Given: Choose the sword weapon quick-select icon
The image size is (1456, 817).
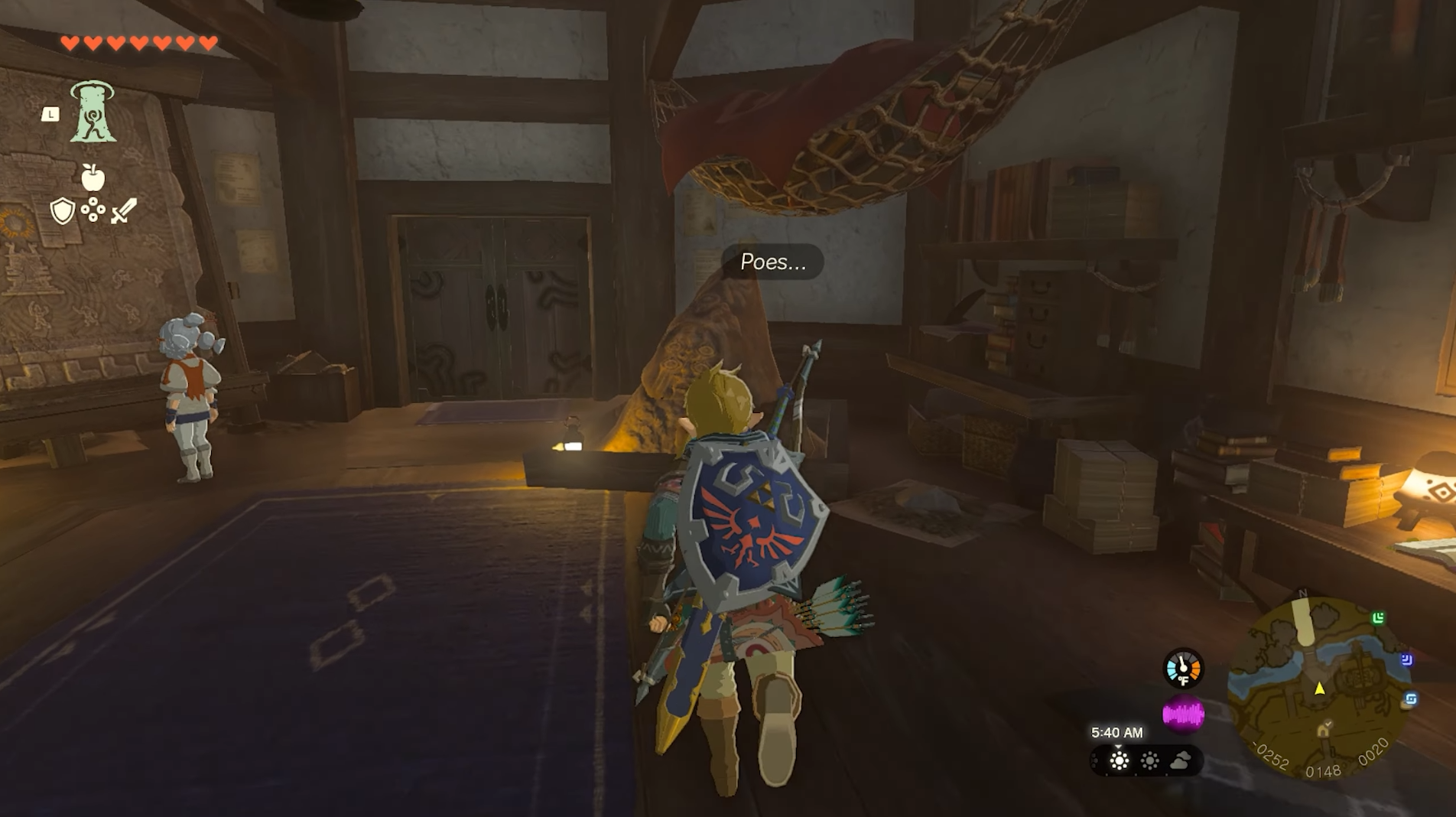Looking at the screenshot, I should coord(123,210).
